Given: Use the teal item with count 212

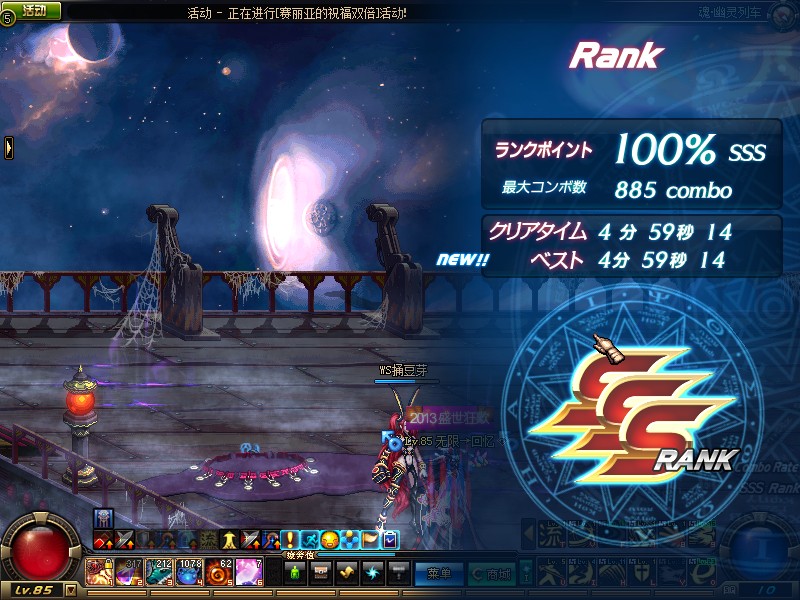Looking at the screenshot, I should (160, 572).
